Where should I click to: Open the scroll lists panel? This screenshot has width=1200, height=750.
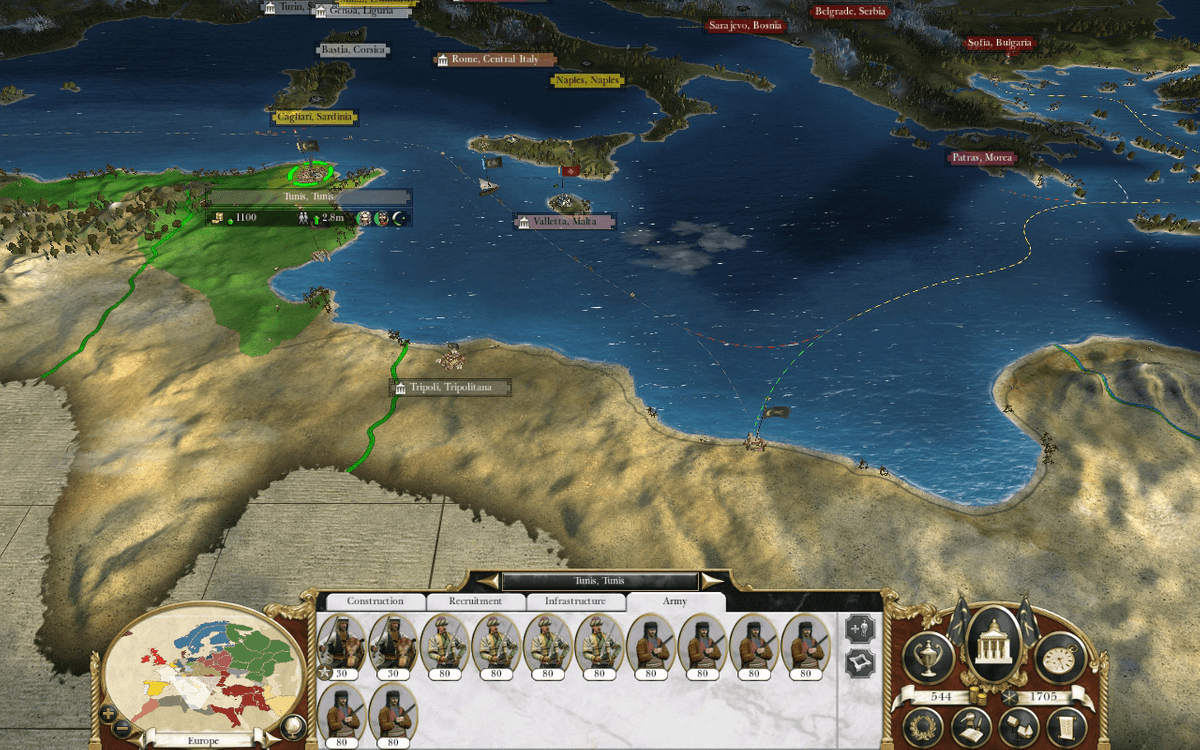coord(1066,725)
